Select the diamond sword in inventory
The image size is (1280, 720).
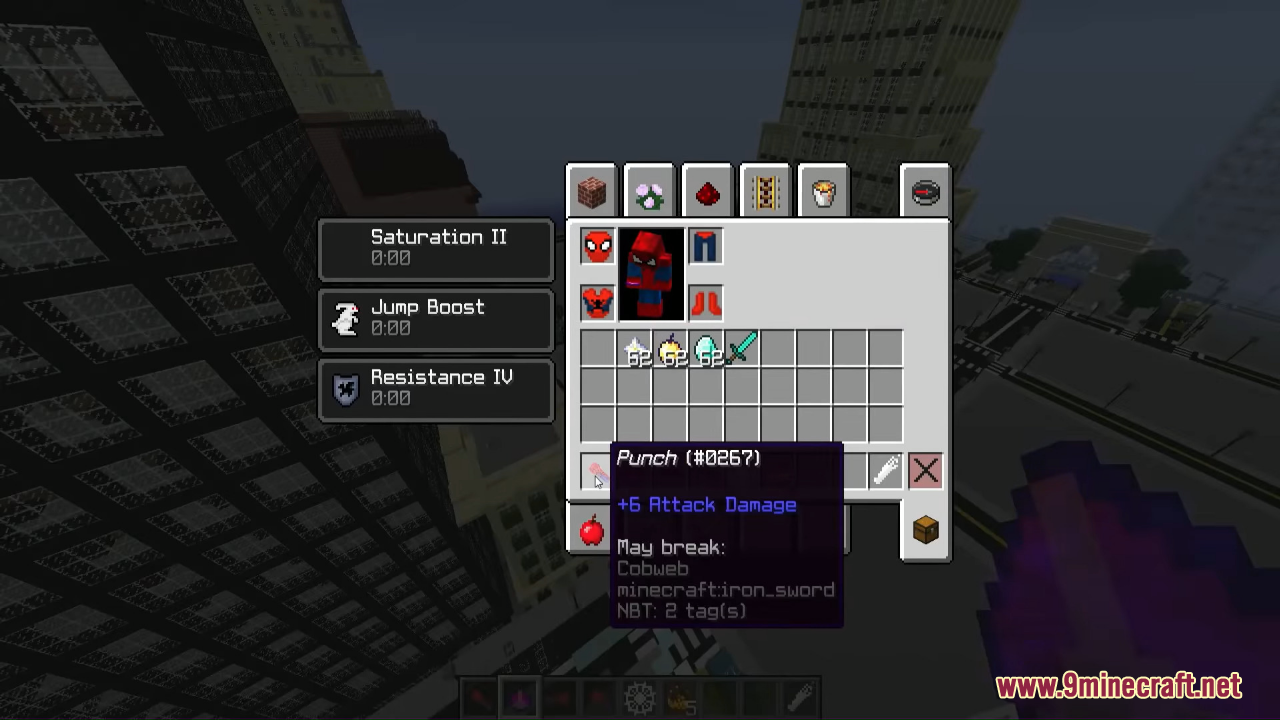coord(742,349)
